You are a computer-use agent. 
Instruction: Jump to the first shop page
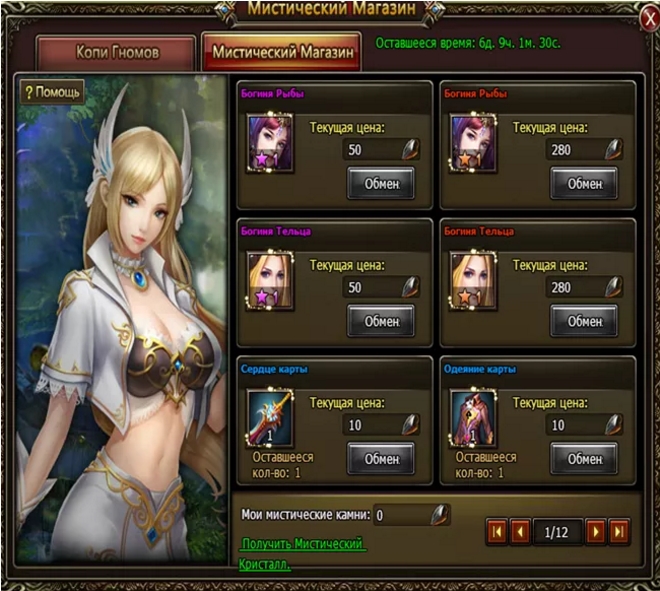pos(497,530)
